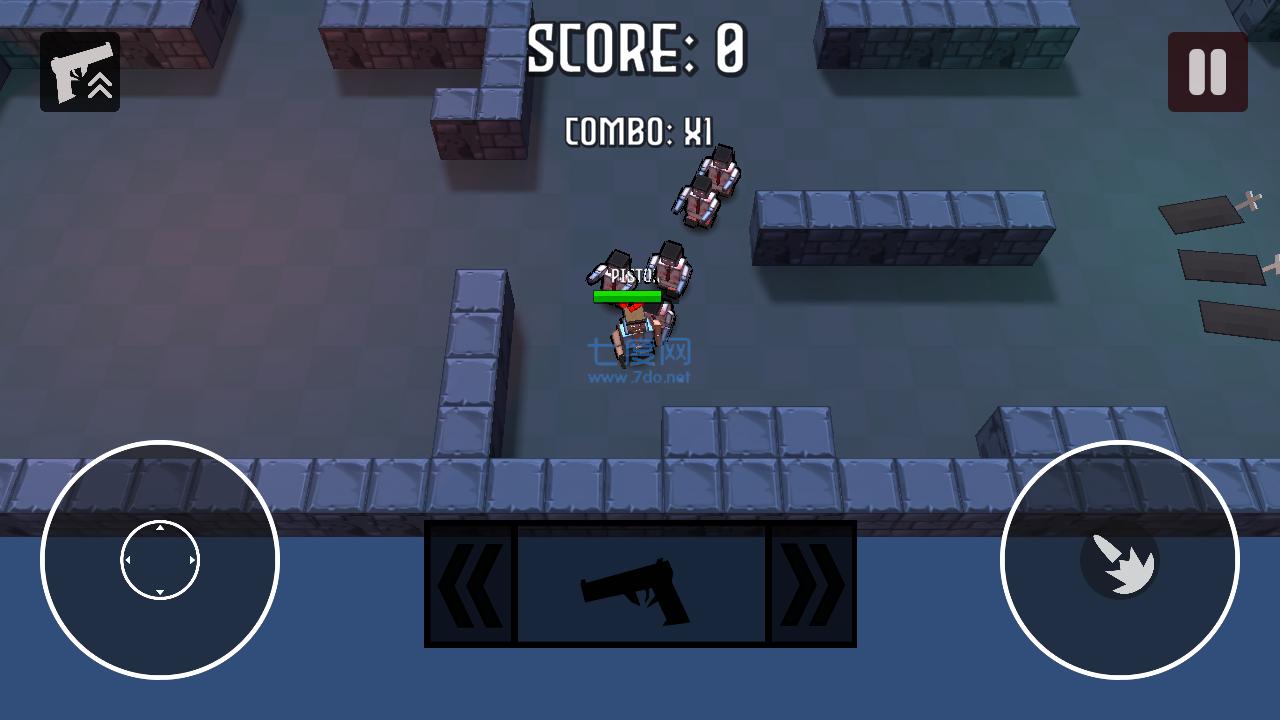Tap the movement joystick center
The height and width of the screenshot is (720, 1280).
[159, 560]
